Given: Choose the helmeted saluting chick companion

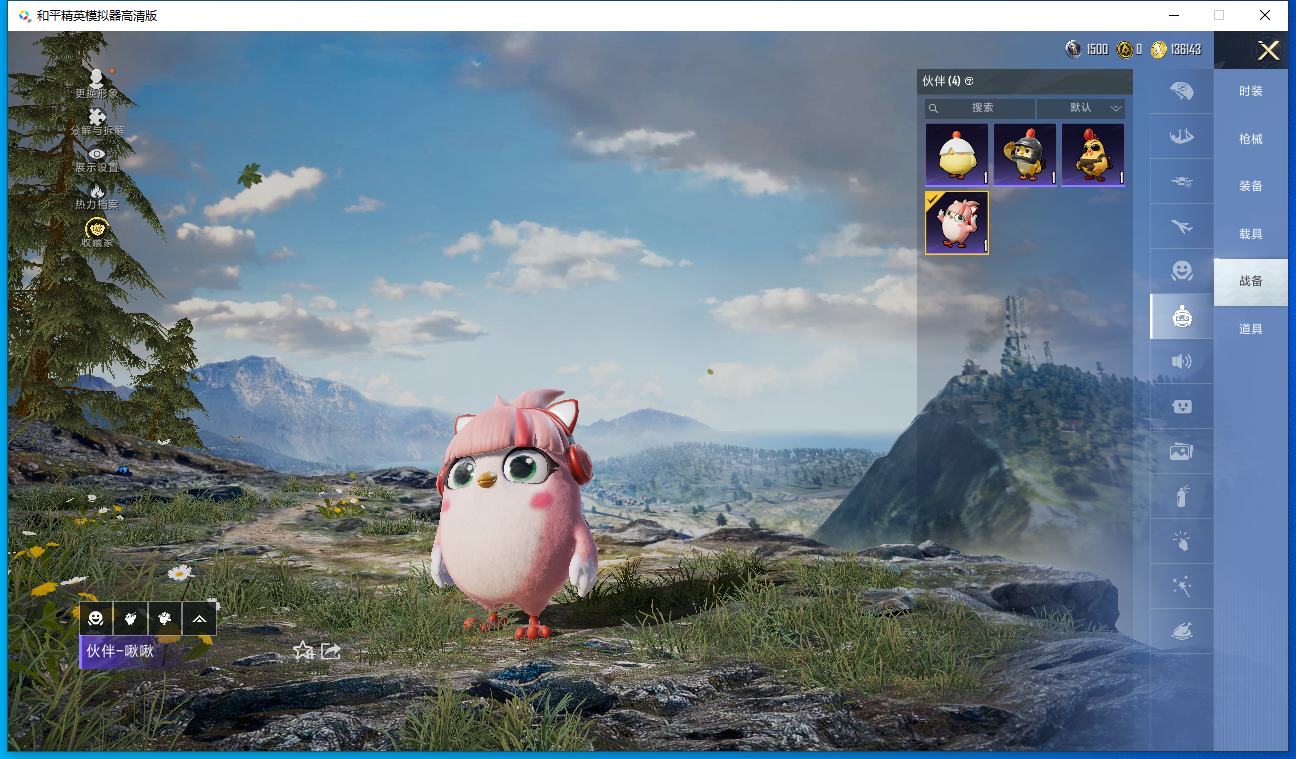Looking at the screenshot, I should [1024, 155].
